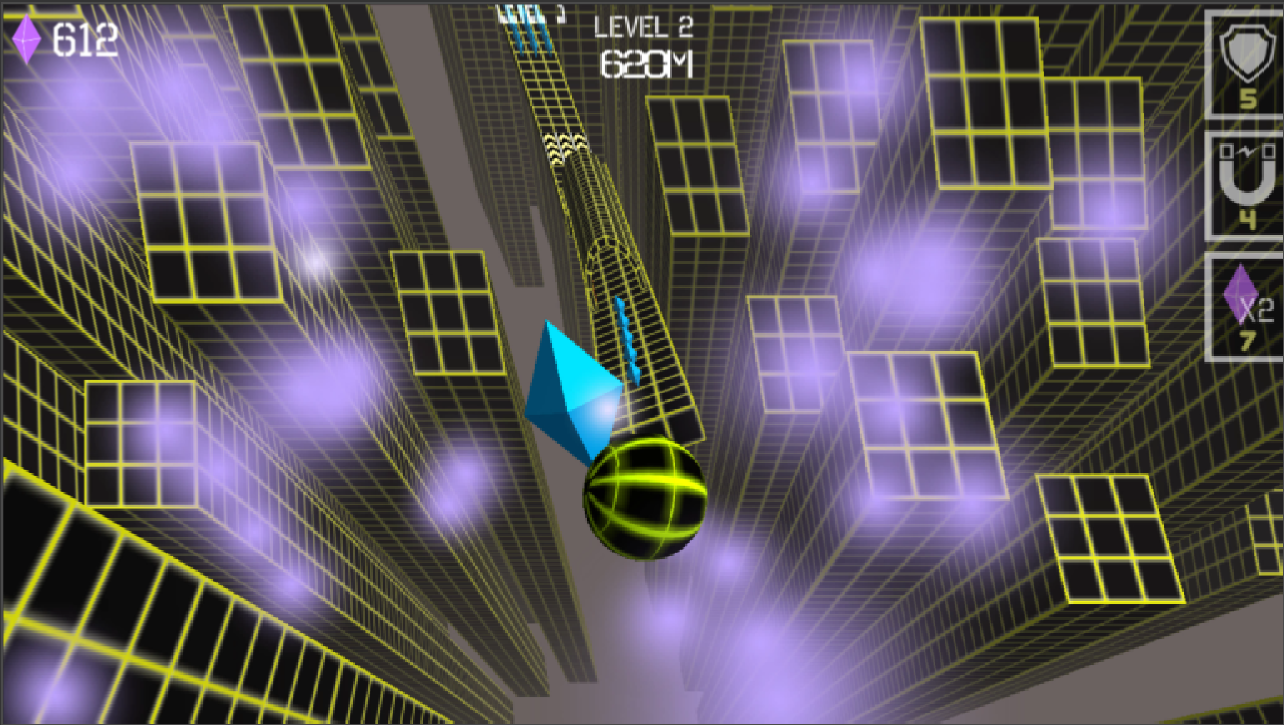Select the LEVEL 2 label
1284x725 pixels.
[645, 26]
